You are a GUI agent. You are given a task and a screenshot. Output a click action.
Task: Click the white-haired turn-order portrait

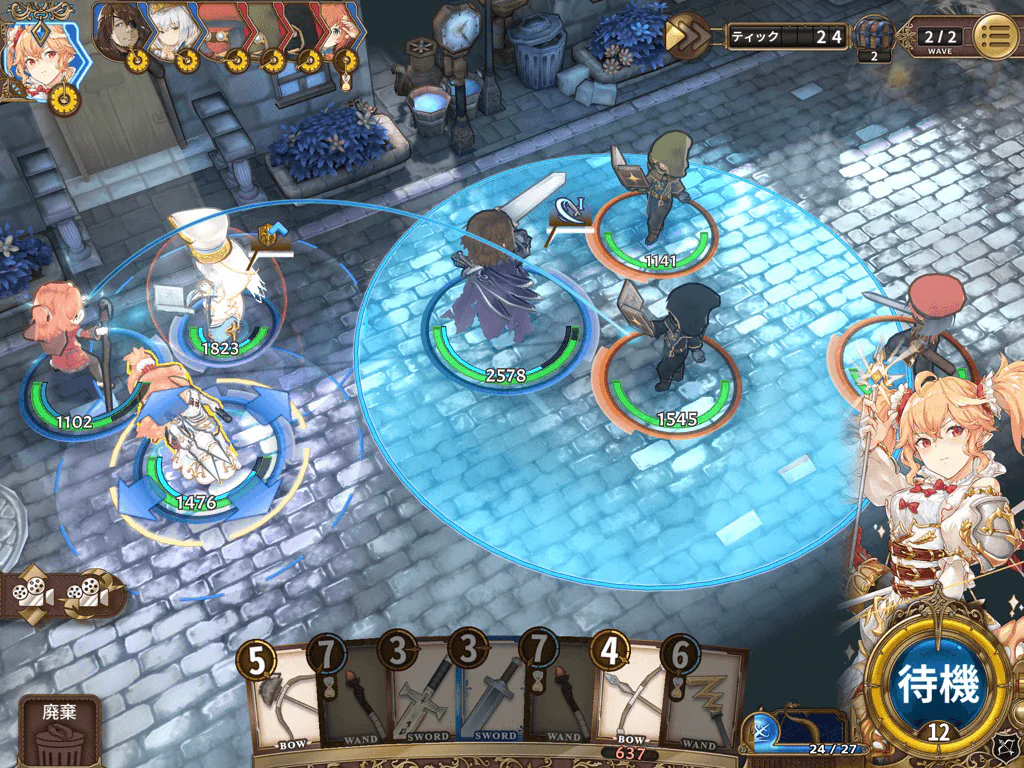click(x=170, y=30)
